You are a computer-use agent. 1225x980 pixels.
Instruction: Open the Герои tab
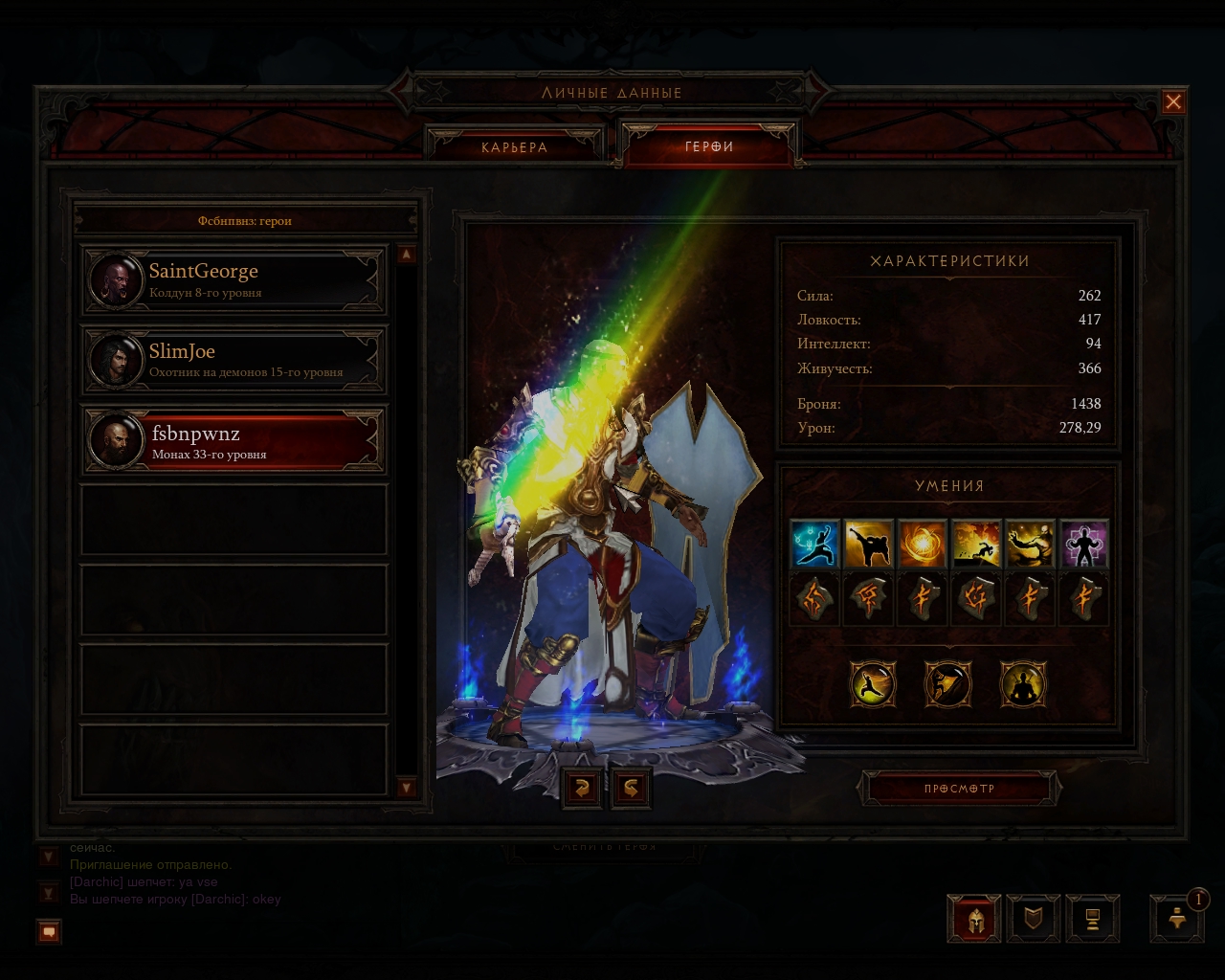(709, 146)
